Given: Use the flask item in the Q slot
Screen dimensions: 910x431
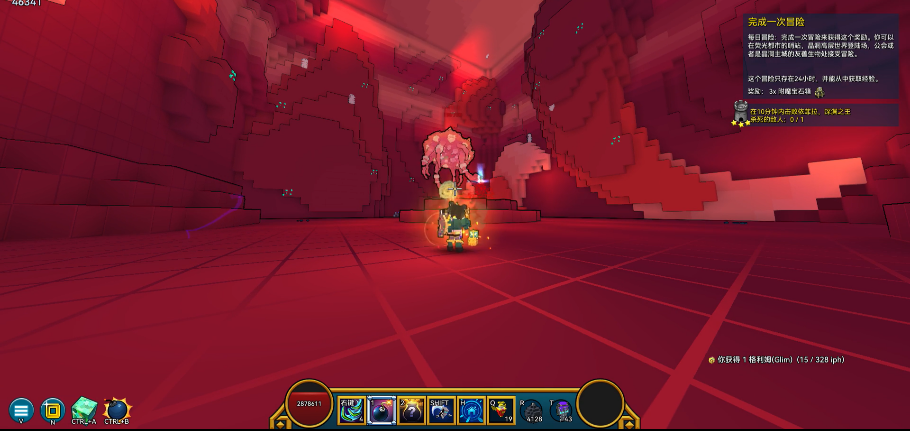Looking at the screenshot, I should pyautogui.click(x=501, y=410).
